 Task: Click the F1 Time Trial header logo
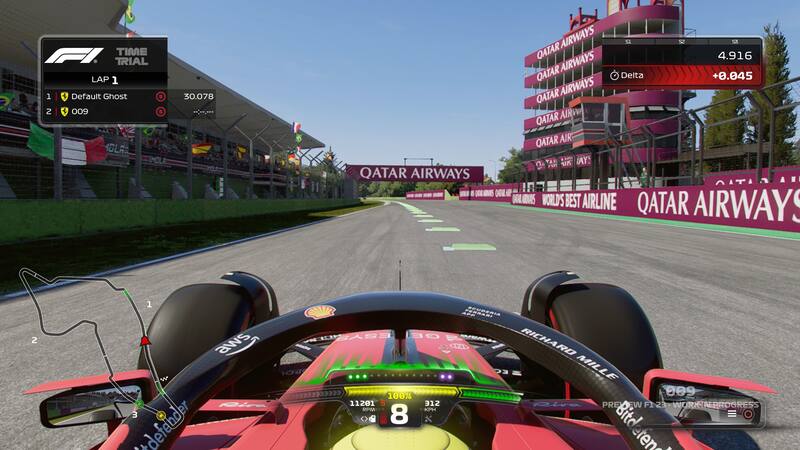pyautogui.click(x=96, y=56)
